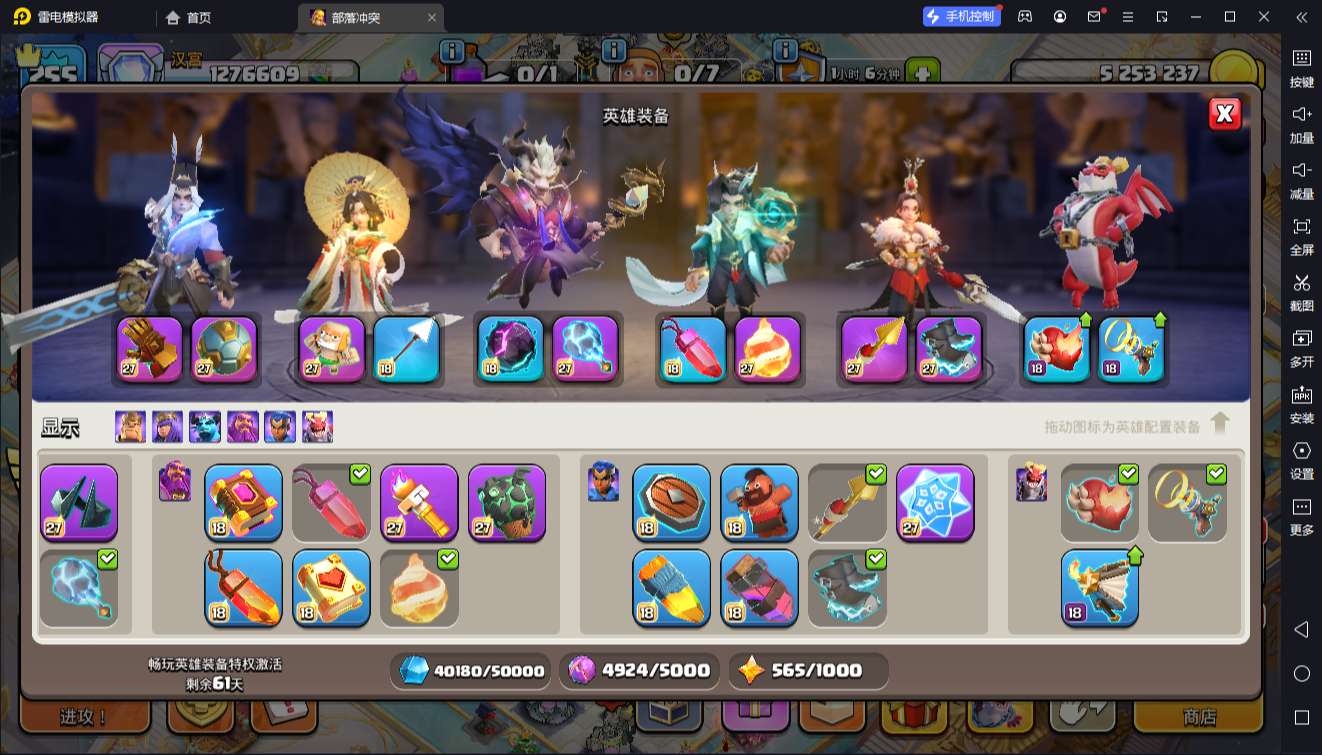Close the hero equipment window
The height and width of the screenshot is (755, 1322).
click(x=1224, y=114)
